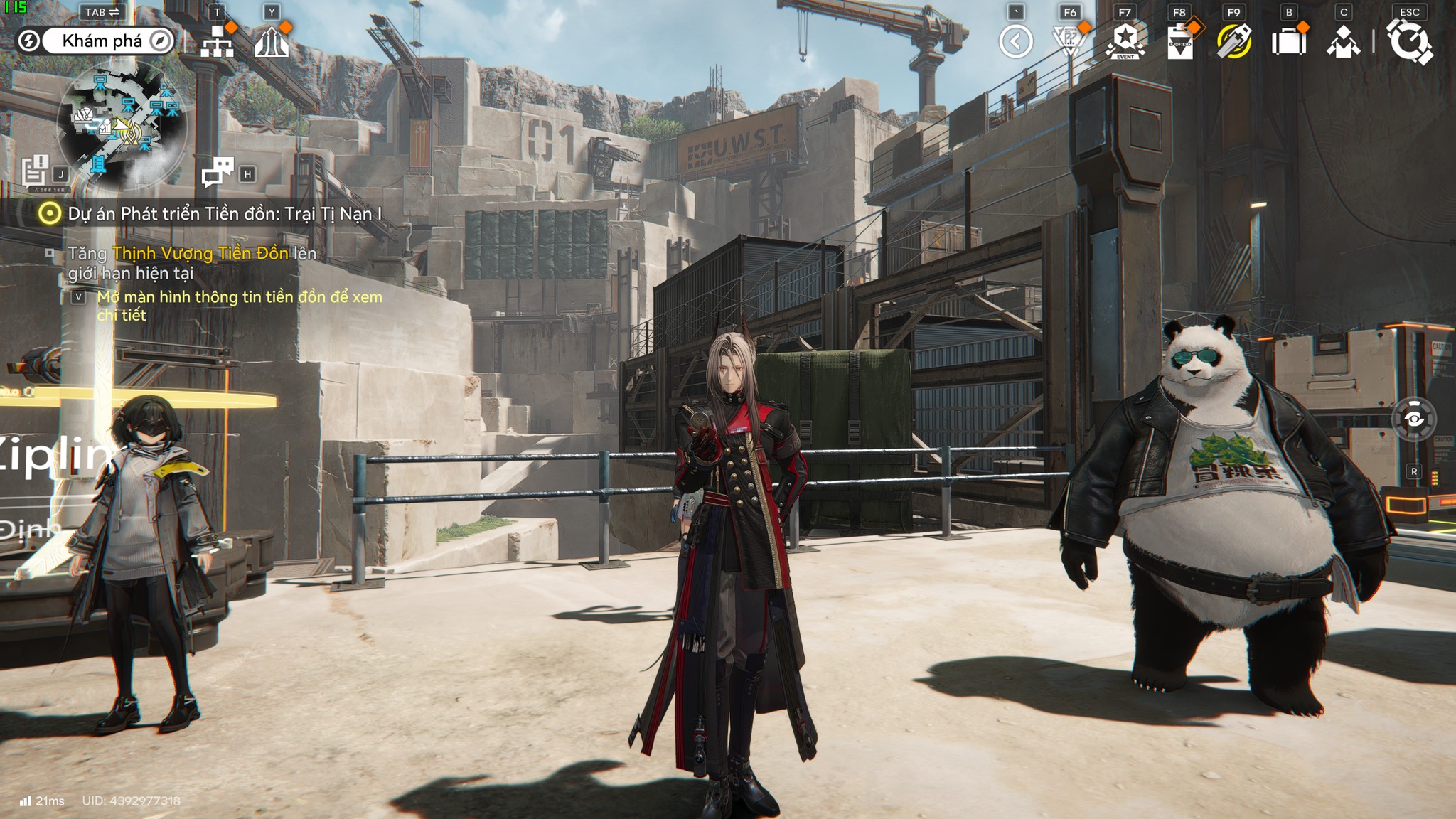Open the hierarchy tree chart icon

click(217, 42)
